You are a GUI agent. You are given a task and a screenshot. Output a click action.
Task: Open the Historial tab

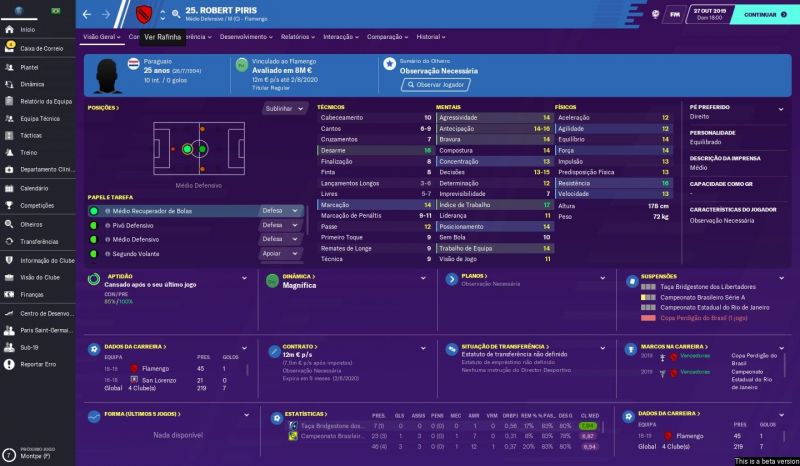click(x=430, y=36)
